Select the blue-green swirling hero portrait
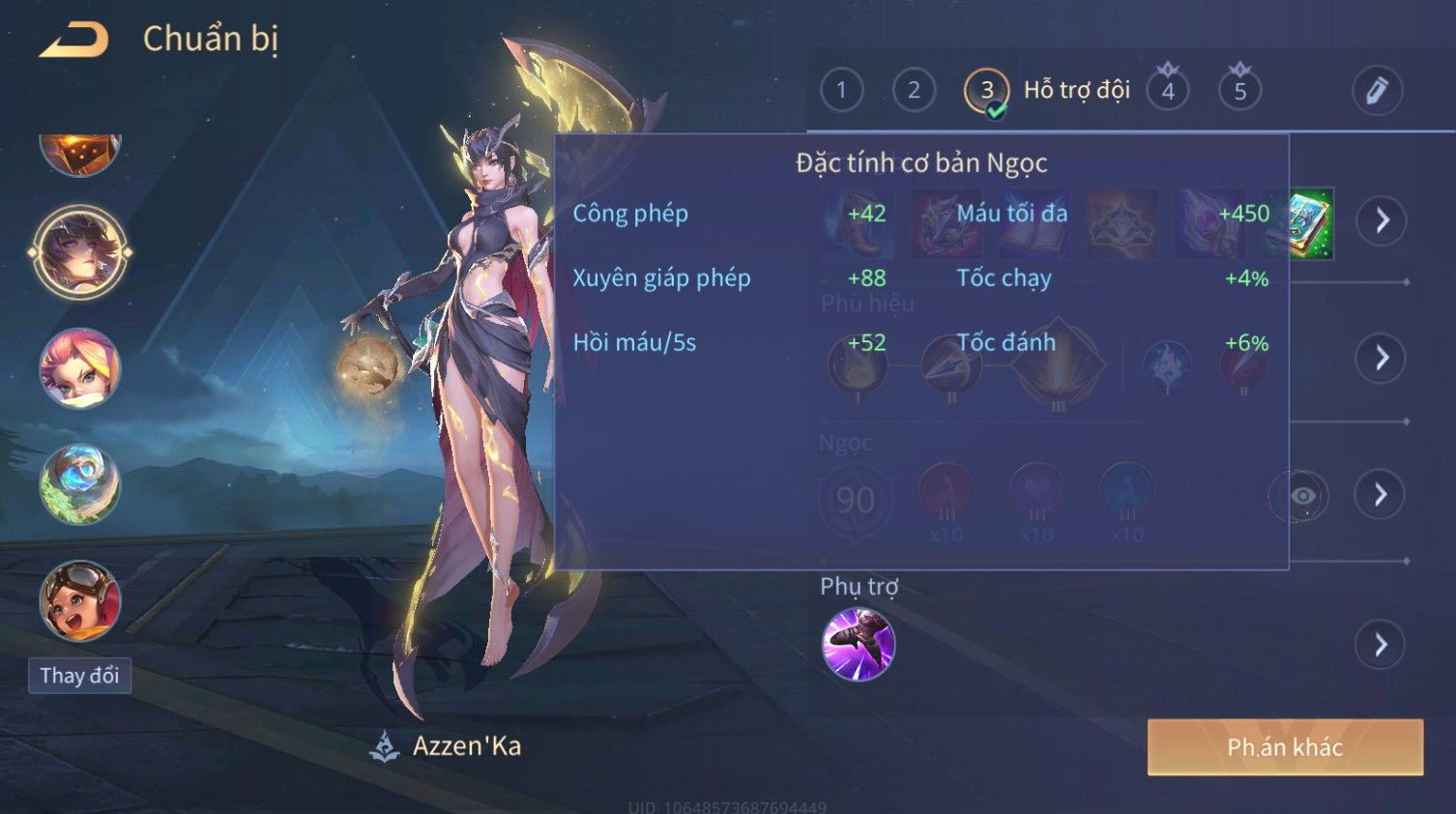This screenshot has height=814, width=1456. 80,484
